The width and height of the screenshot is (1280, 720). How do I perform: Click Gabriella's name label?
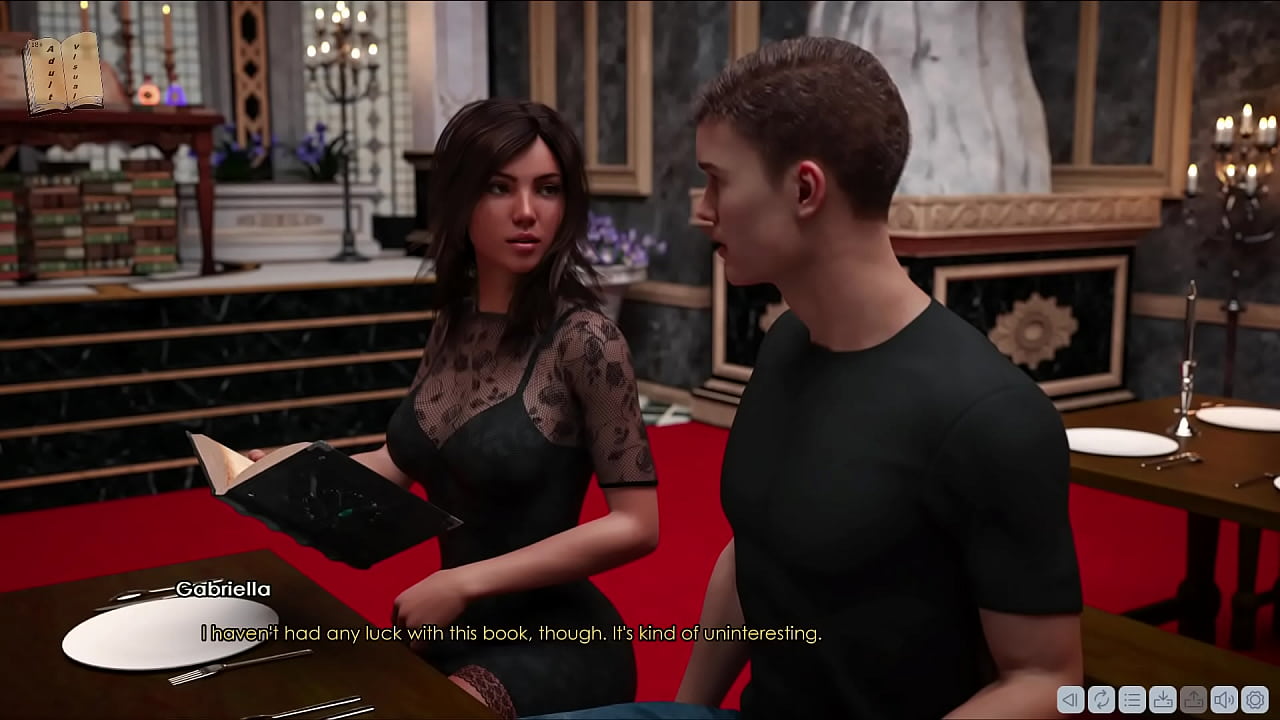(x=222, y=589)
